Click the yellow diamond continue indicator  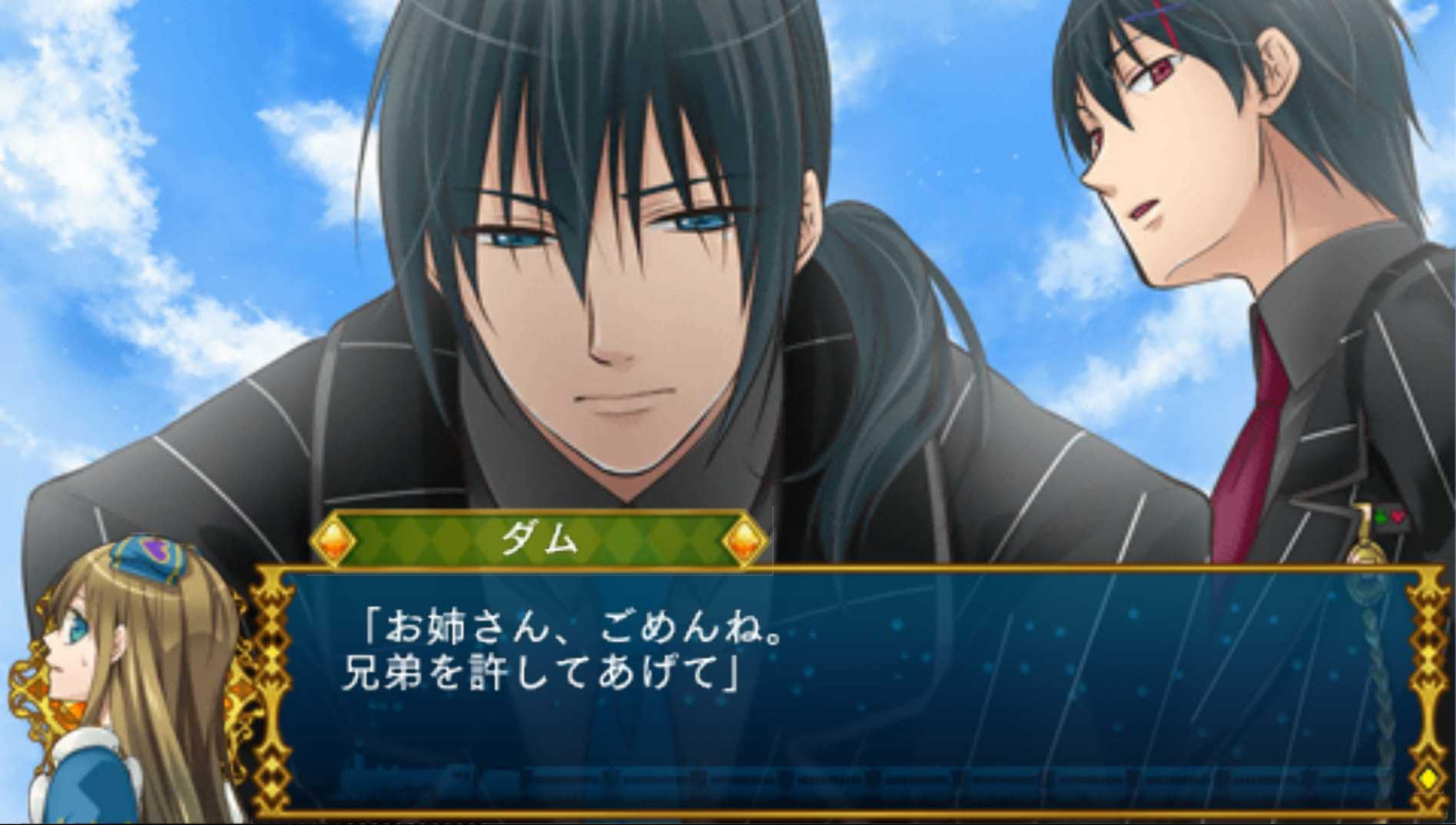click(1428, 777)
